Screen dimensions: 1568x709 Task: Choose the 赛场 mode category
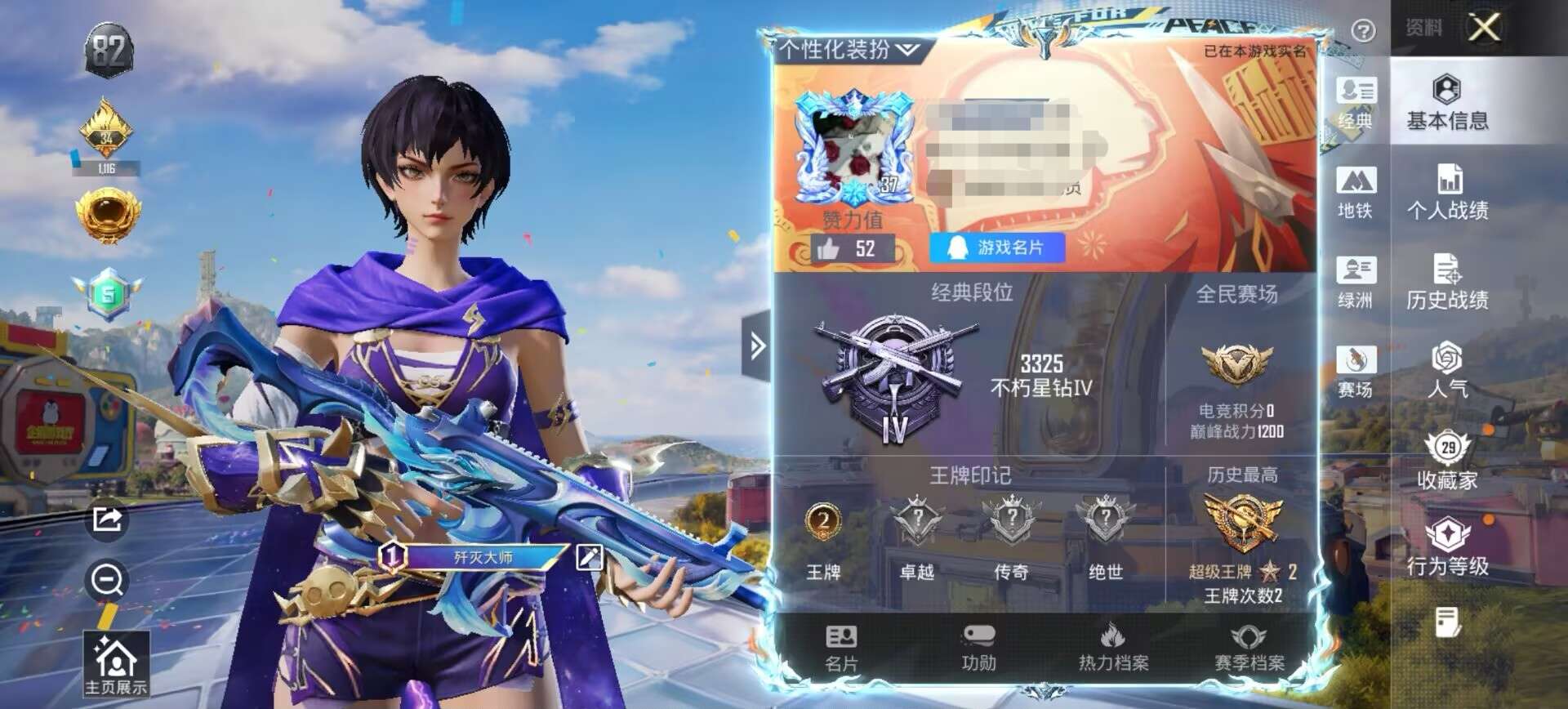(1356, 371)
